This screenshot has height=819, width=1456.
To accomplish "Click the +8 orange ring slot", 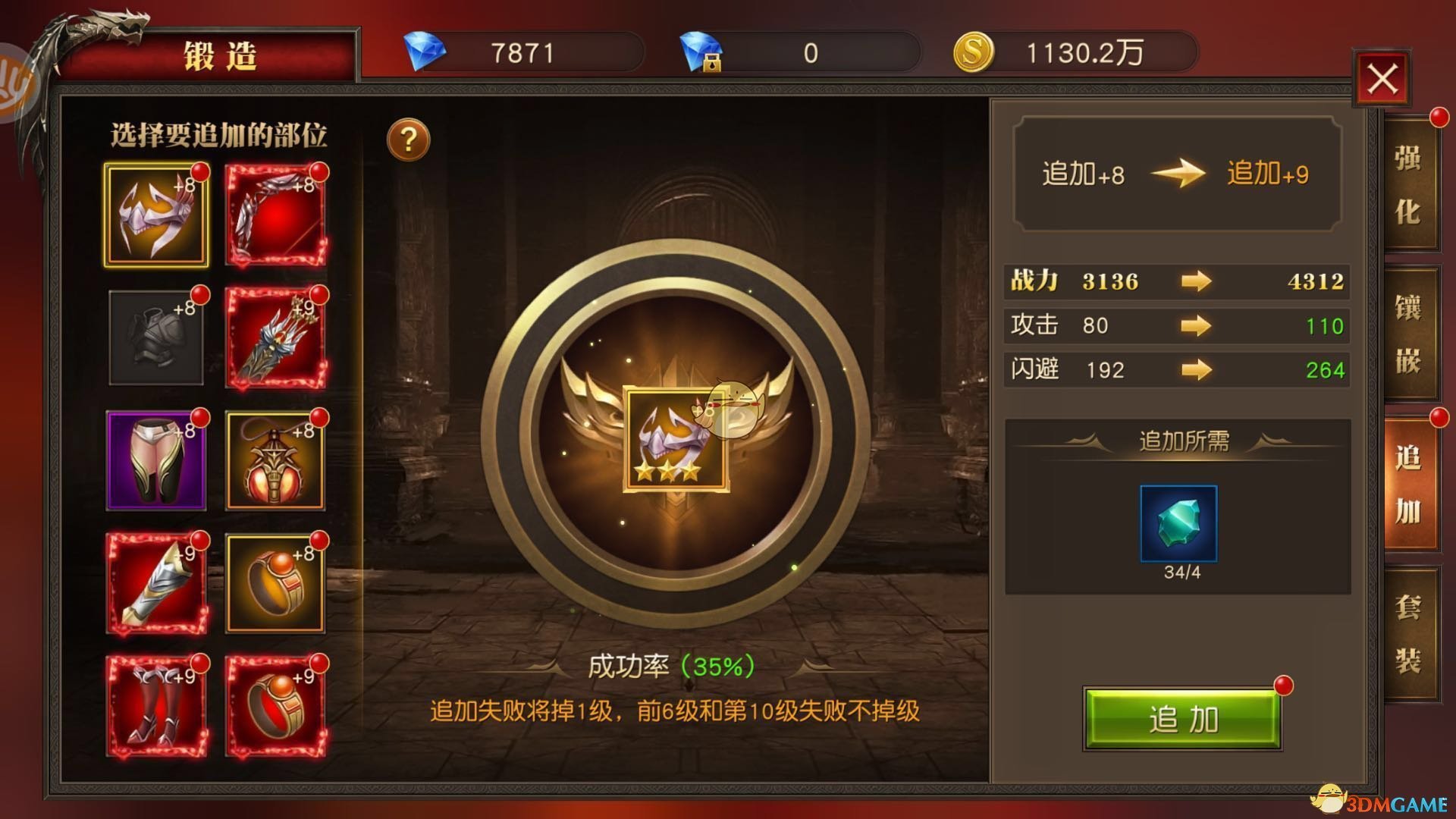I will click(x=276, y=582).
